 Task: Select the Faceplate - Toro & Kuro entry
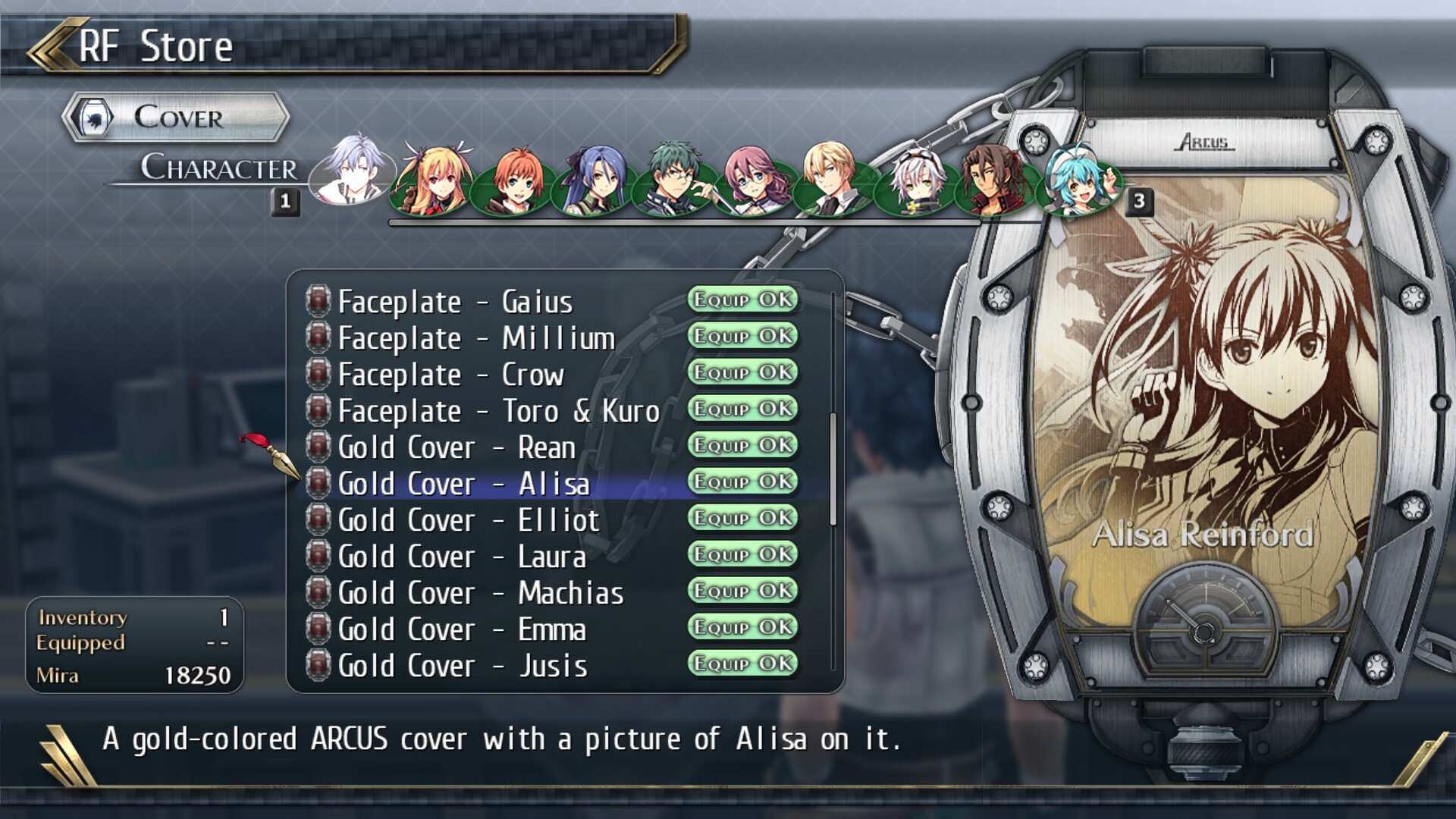coord(497,411)
